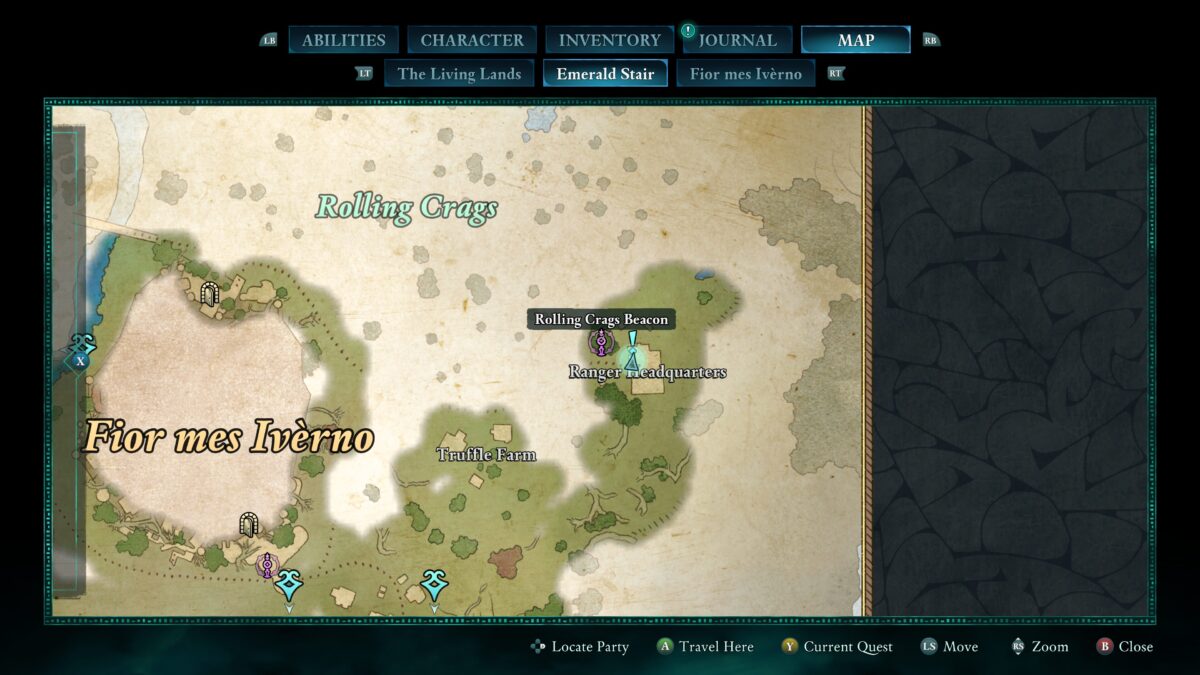The image size is (1200, 675).
Task: Select the Emerald Stair map
Action: [x=605, y=73]
